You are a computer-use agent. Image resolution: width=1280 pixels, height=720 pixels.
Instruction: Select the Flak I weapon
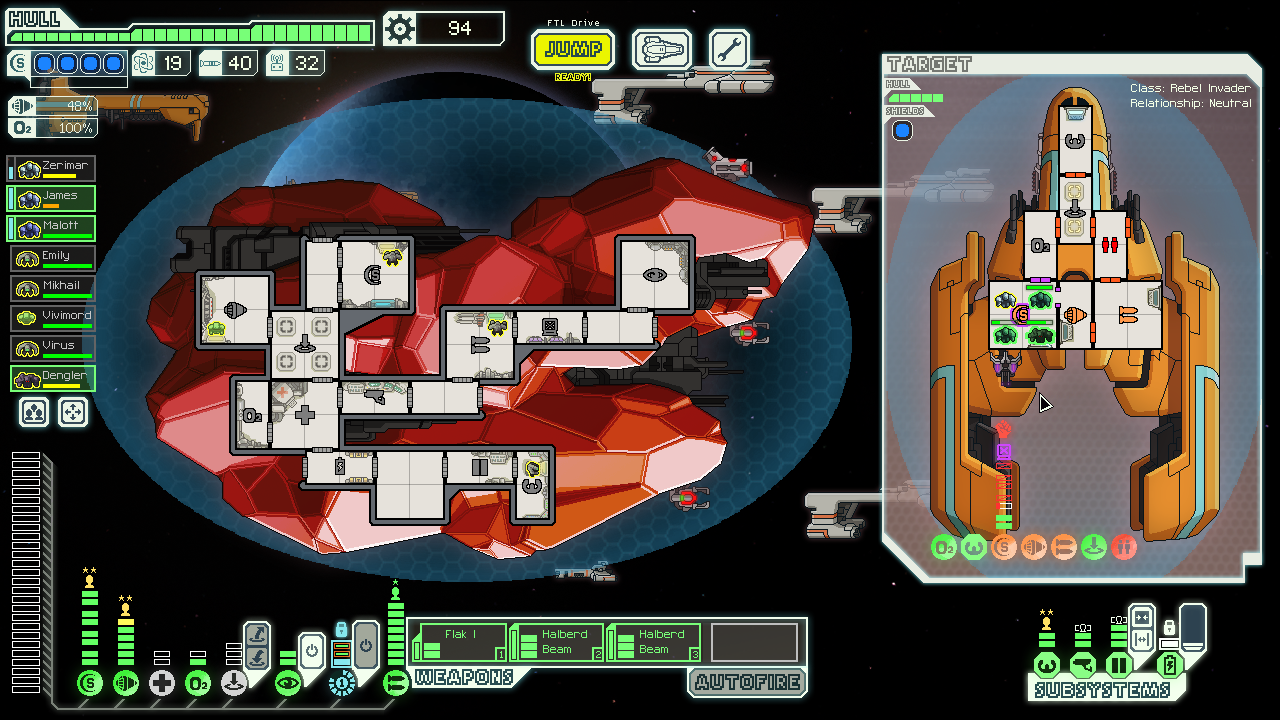[459, 642]
